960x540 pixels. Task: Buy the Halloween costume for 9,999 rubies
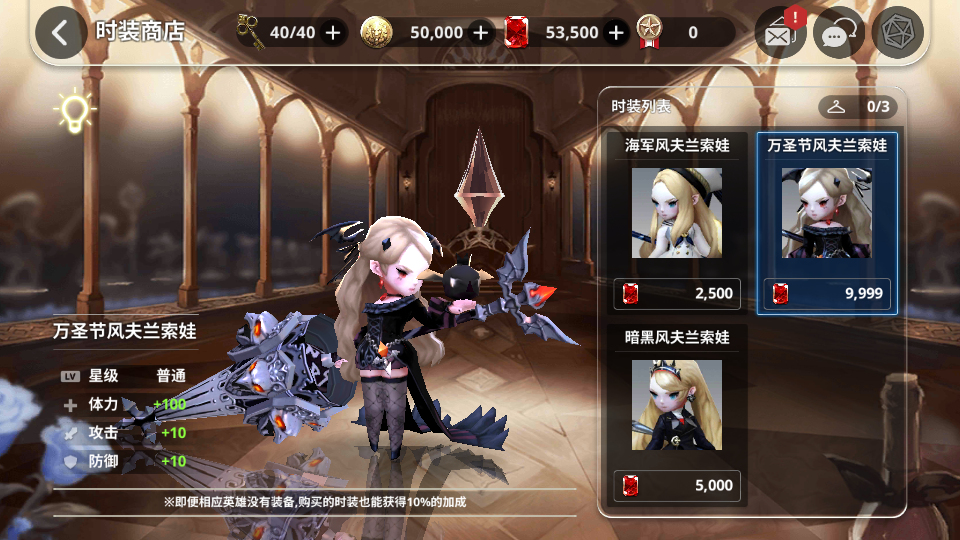click(x=826, y=294)
